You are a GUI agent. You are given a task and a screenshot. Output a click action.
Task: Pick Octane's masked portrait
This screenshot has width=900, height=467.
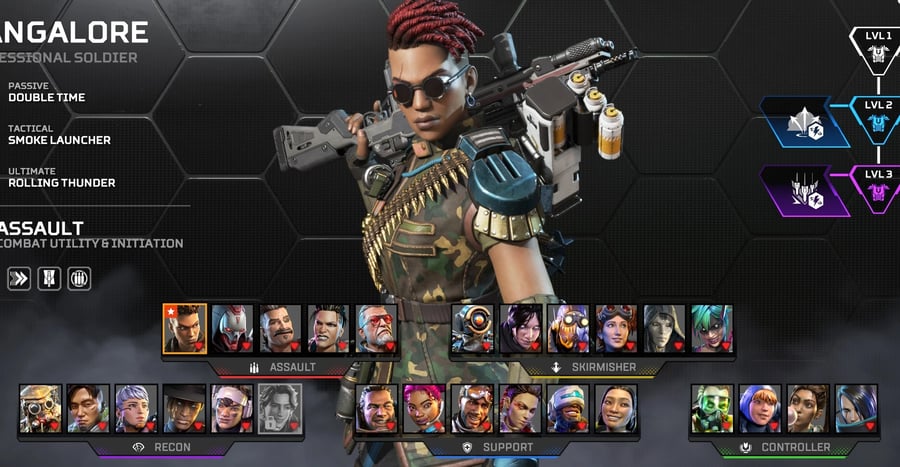click(x=567, y=329)
